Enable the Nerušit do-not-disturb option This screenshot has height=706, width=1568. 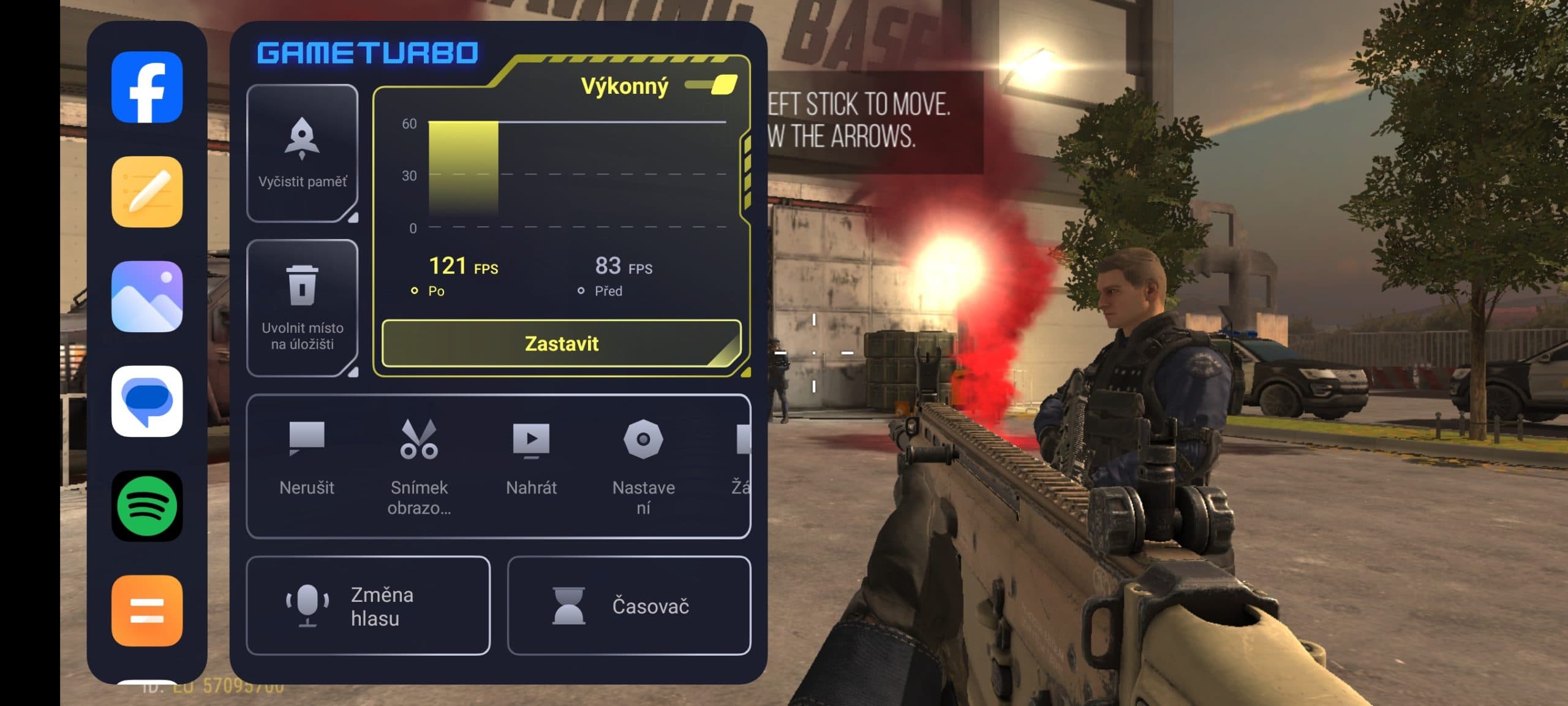[307, 457]
